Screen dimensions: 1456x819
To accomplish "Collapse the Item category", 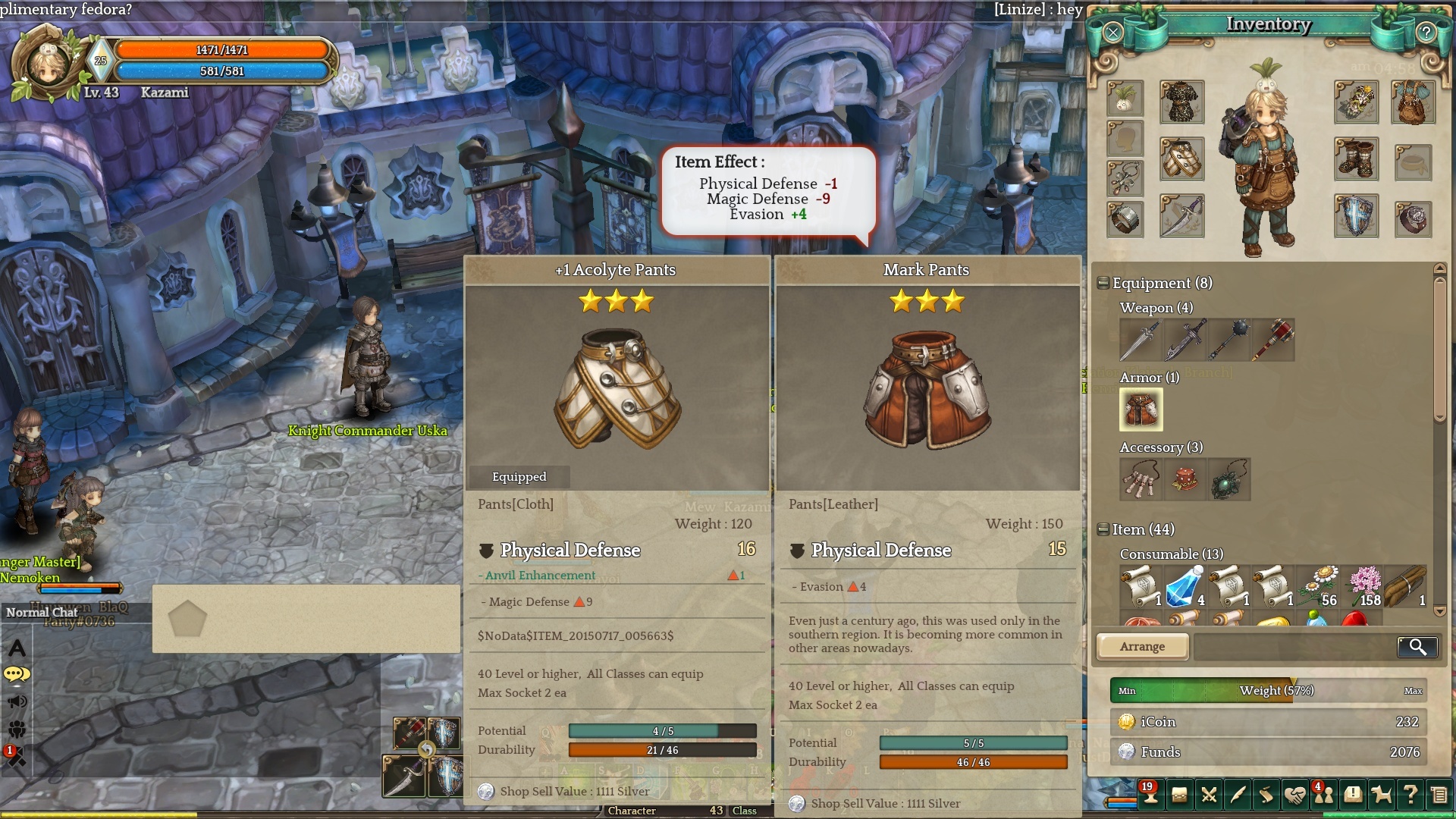I will (1103, 529).
